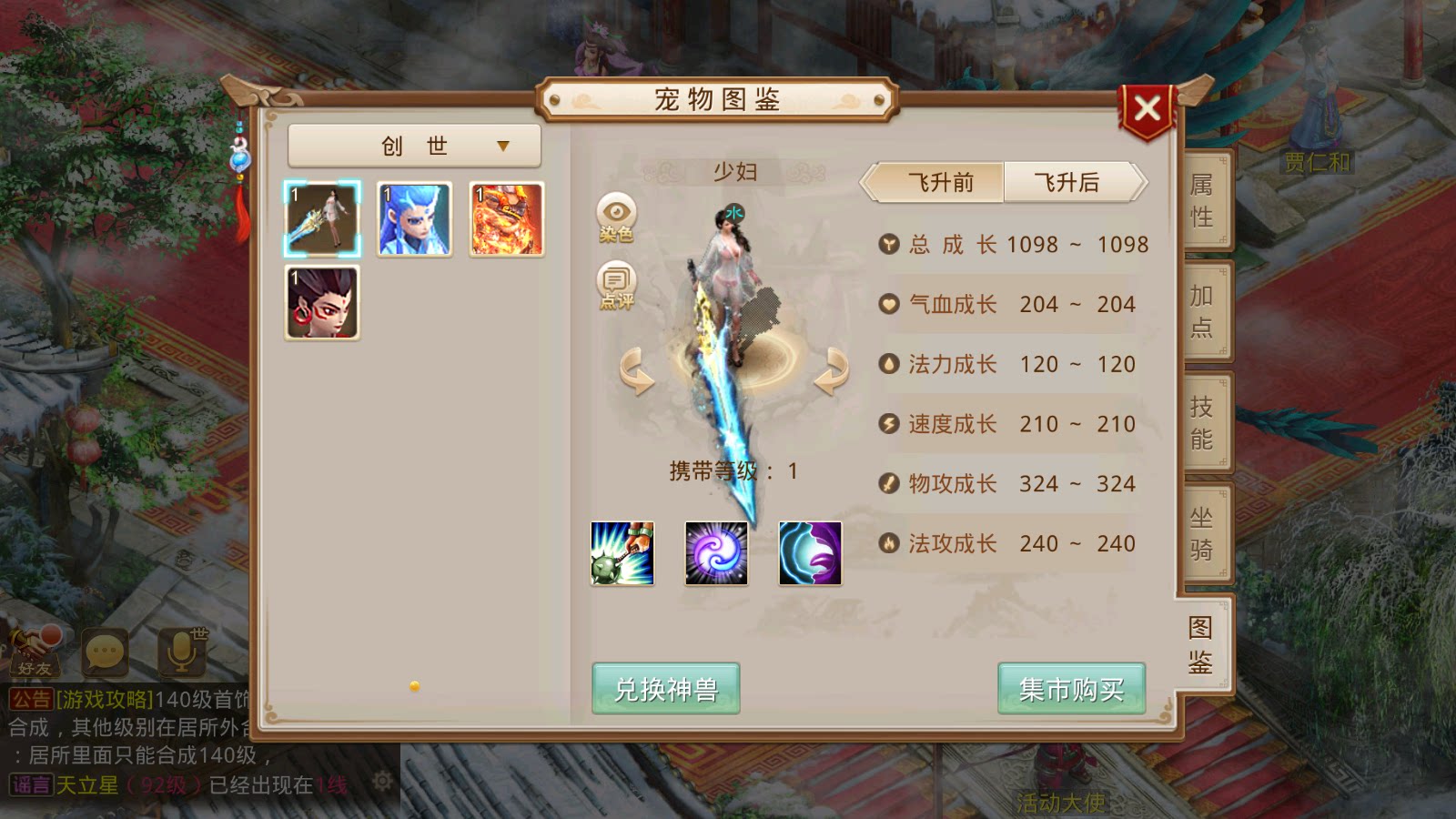Open the chat message icon
Viewport: 1456px width, 819px height.
pos(106,653)
